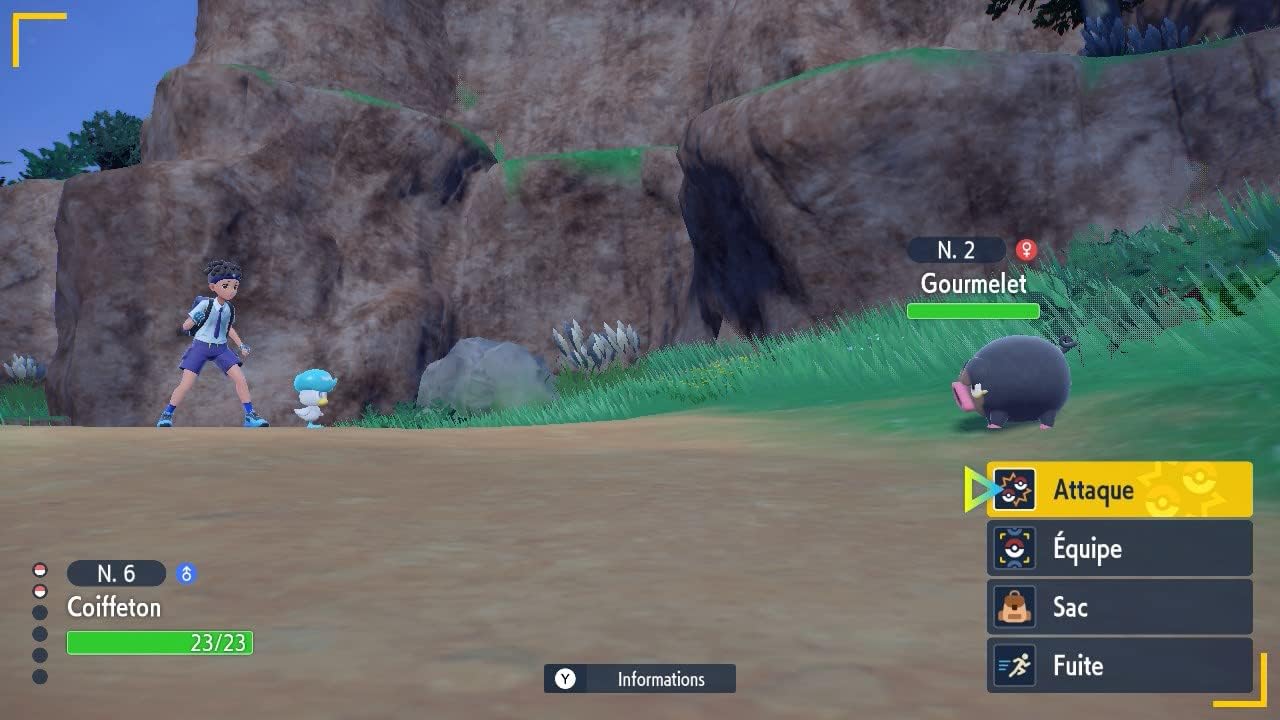Screen dimensions: 1280x720
Task: Click Coiffeton's 23/23 HP bar
Action: (x=160, y=643)
